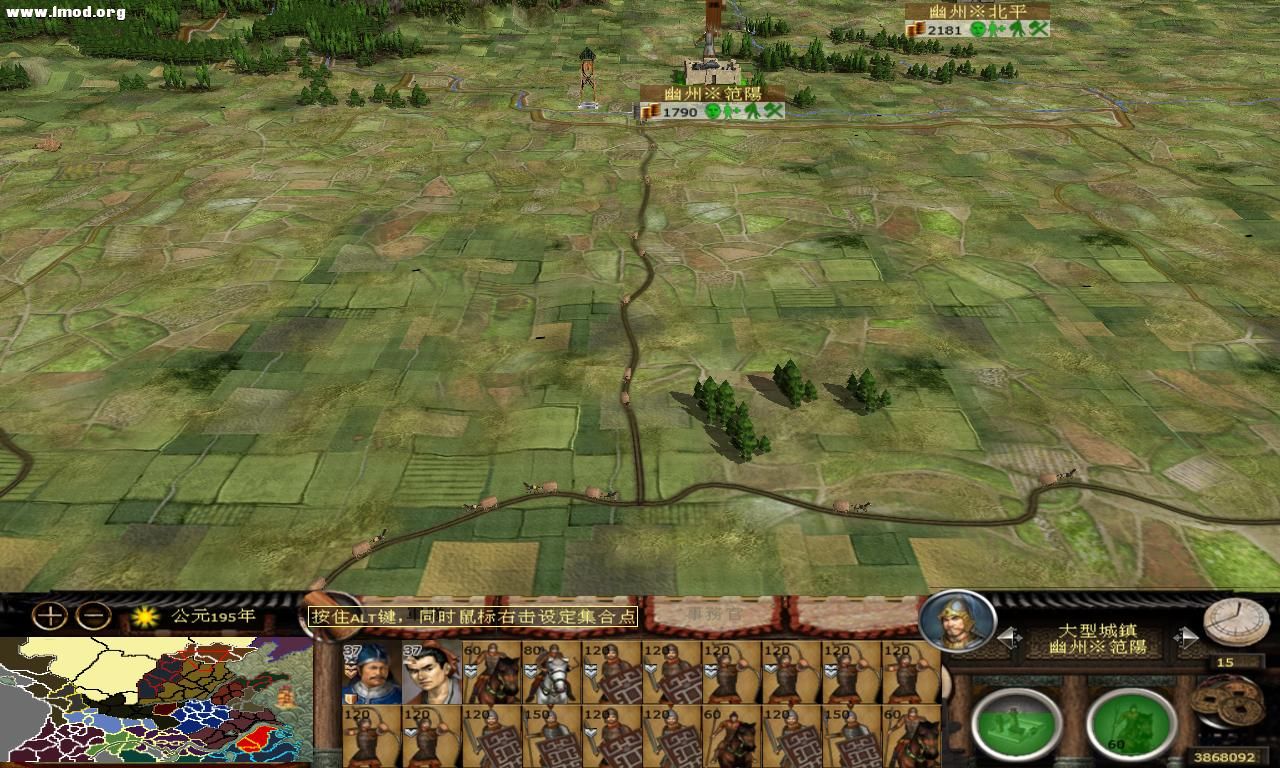1280x768 pixels.
Task: Click the crossed hammers construction icon on 北平 banner
Action: pos(1038,28)
